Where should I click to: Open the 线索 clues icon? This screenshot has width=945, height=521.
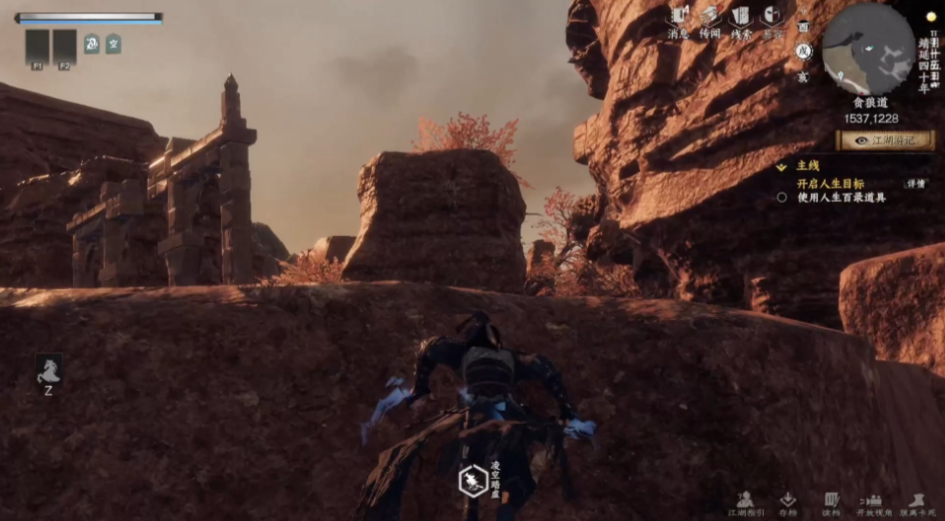tap(741, 18)
